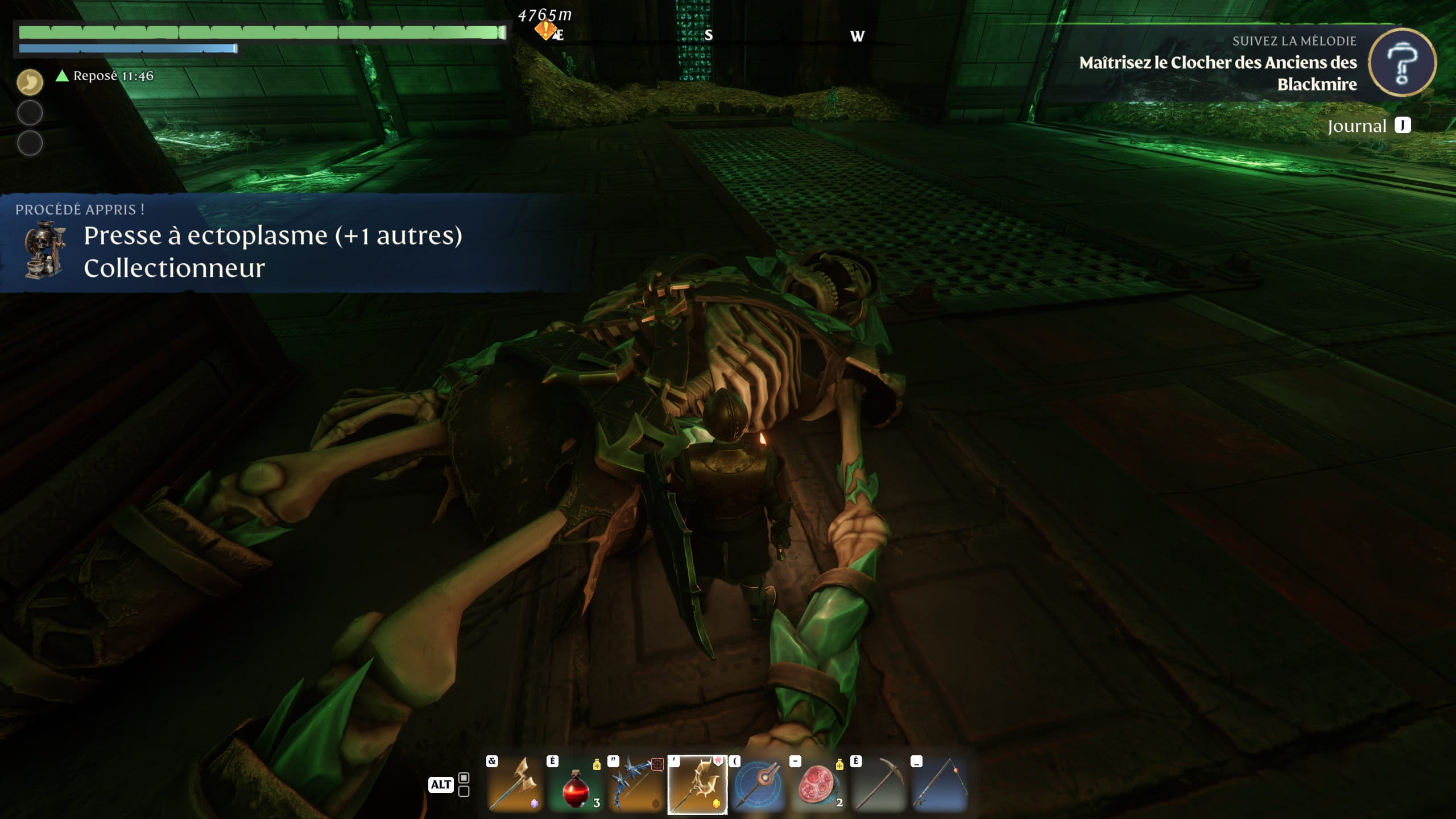Use the red sliced fruit food slot
The height and width of the screenshot is (819, 1456).
click(819, 785)
